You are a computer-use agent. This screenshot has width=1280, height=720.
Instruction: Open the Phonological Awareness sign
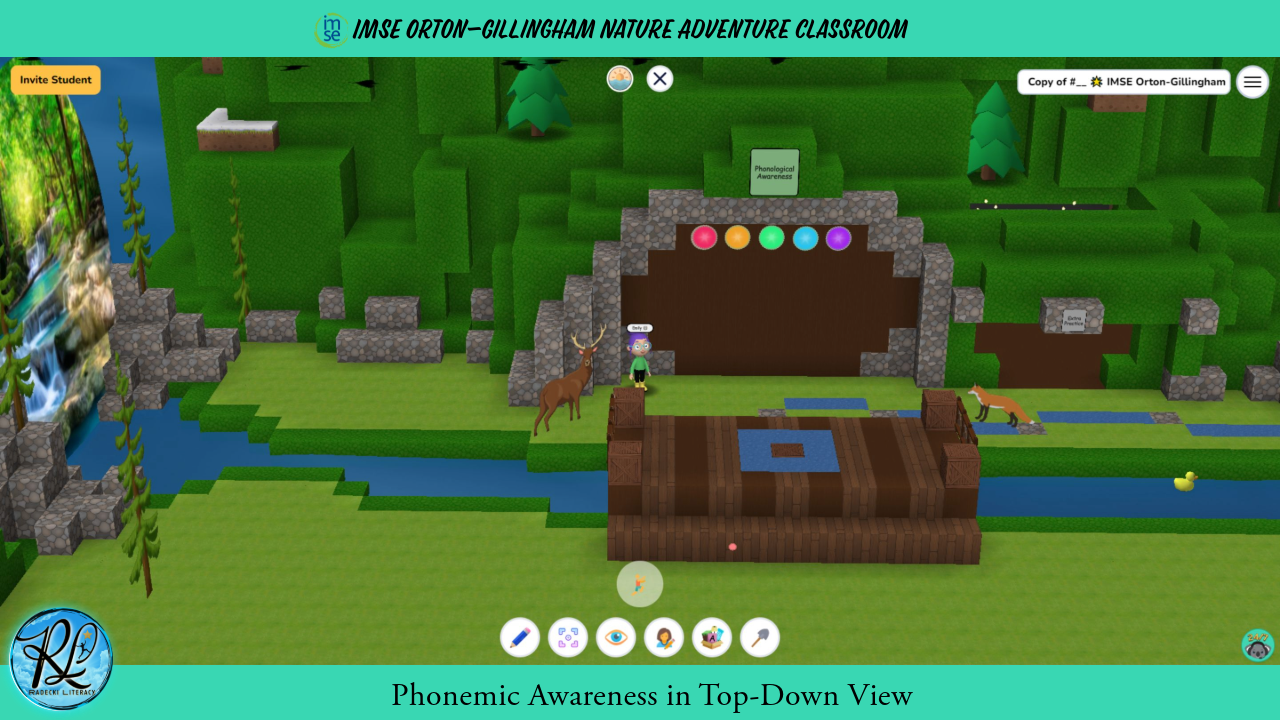(x=774, y=172)
